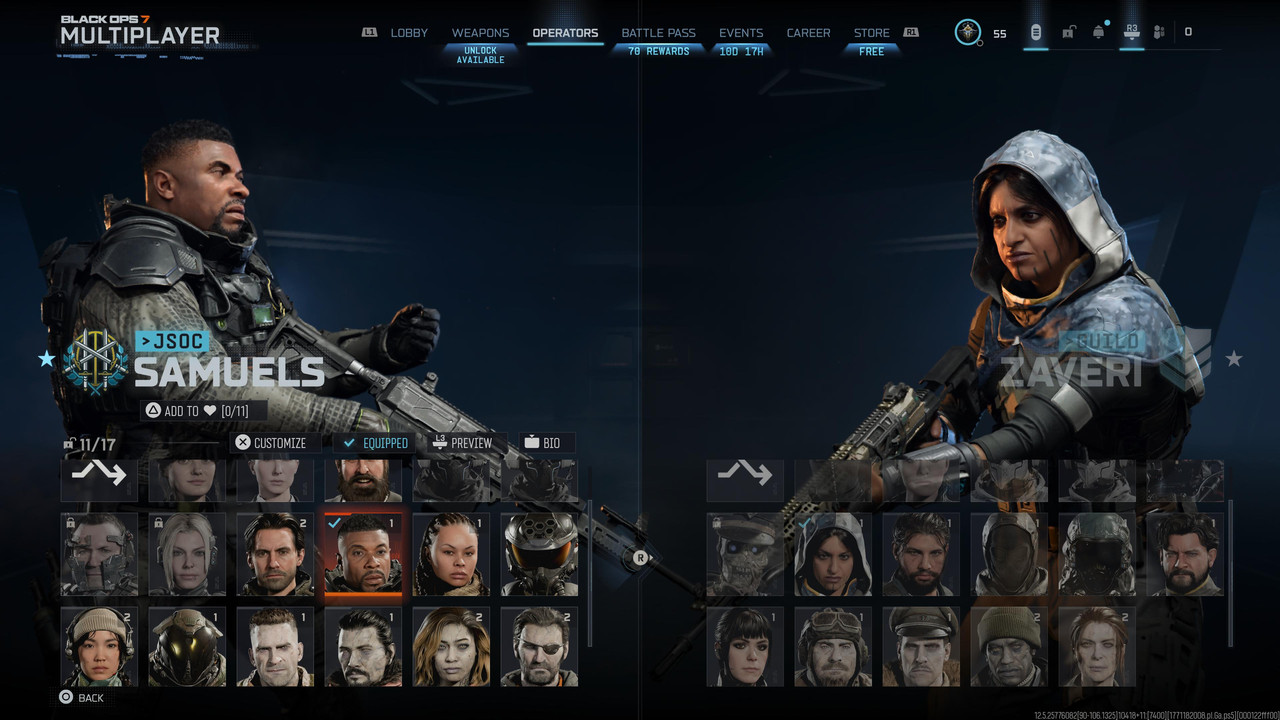Open the player rank emblem profile
Screen dimensions: 1280x720
pos(968,32)
